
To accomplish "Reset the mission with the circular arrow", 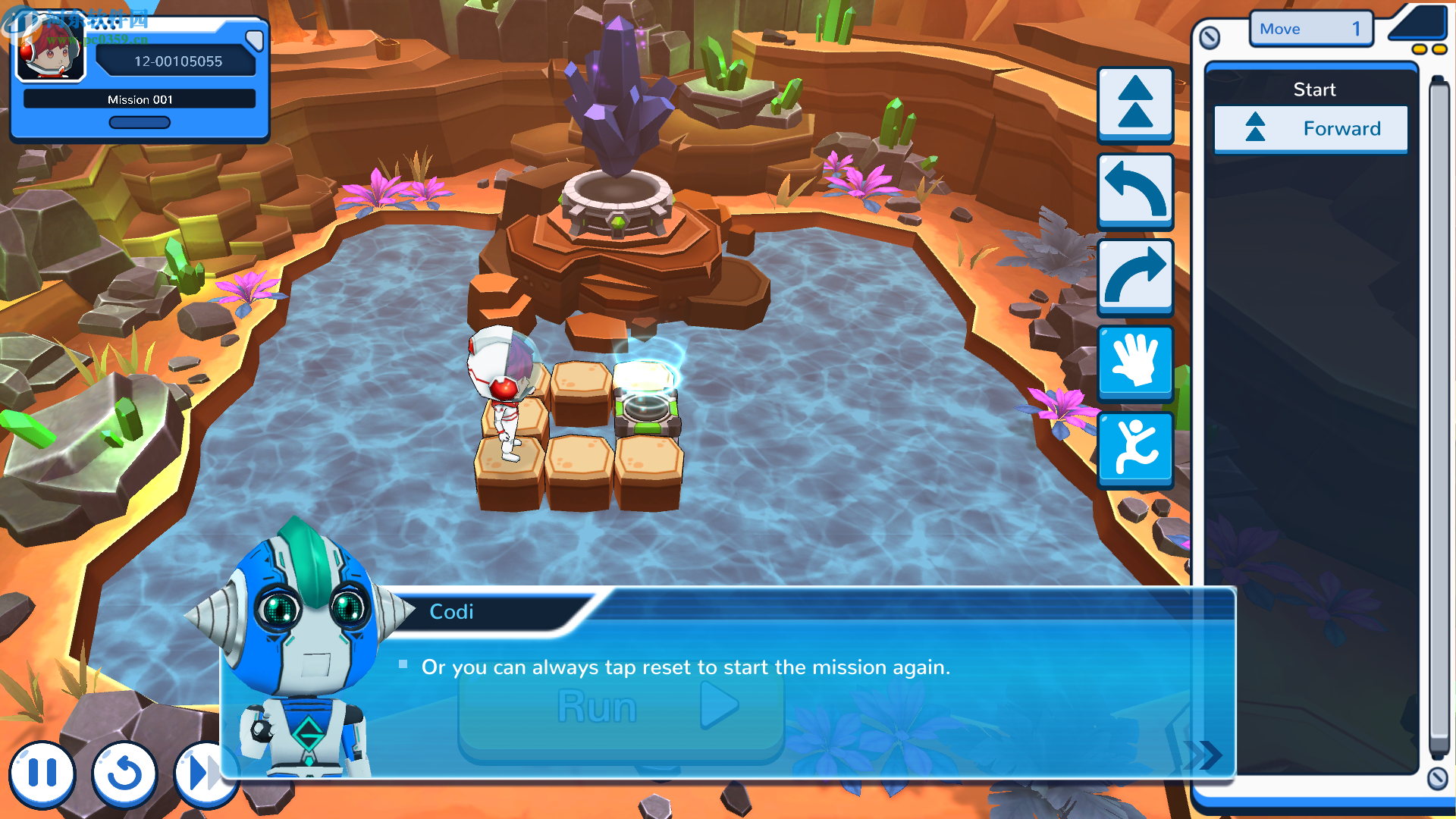I will tap(124, 773).
